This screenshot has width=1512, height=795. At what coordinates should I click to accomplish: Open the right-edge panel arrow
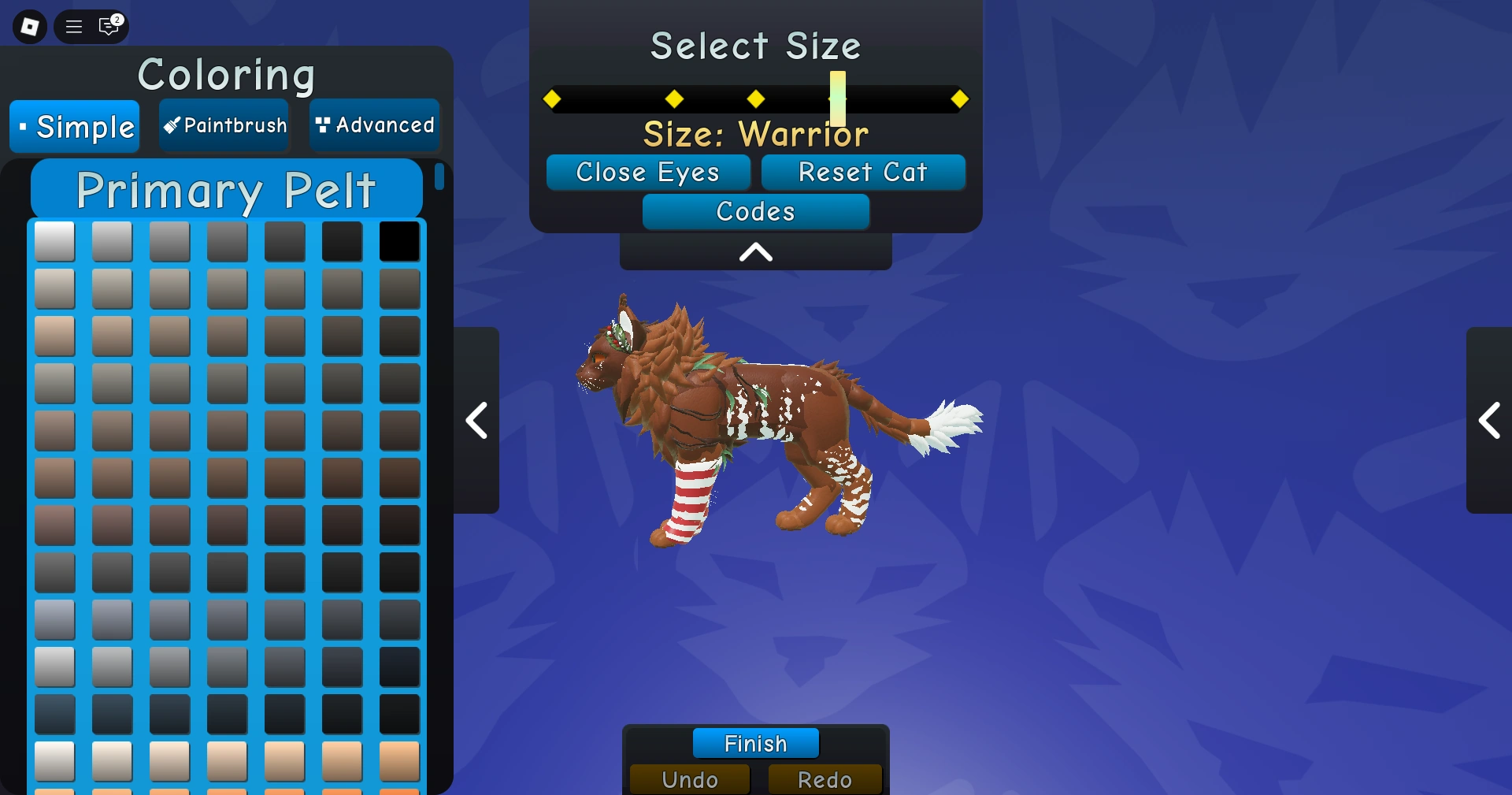(x=1491, y=422)
